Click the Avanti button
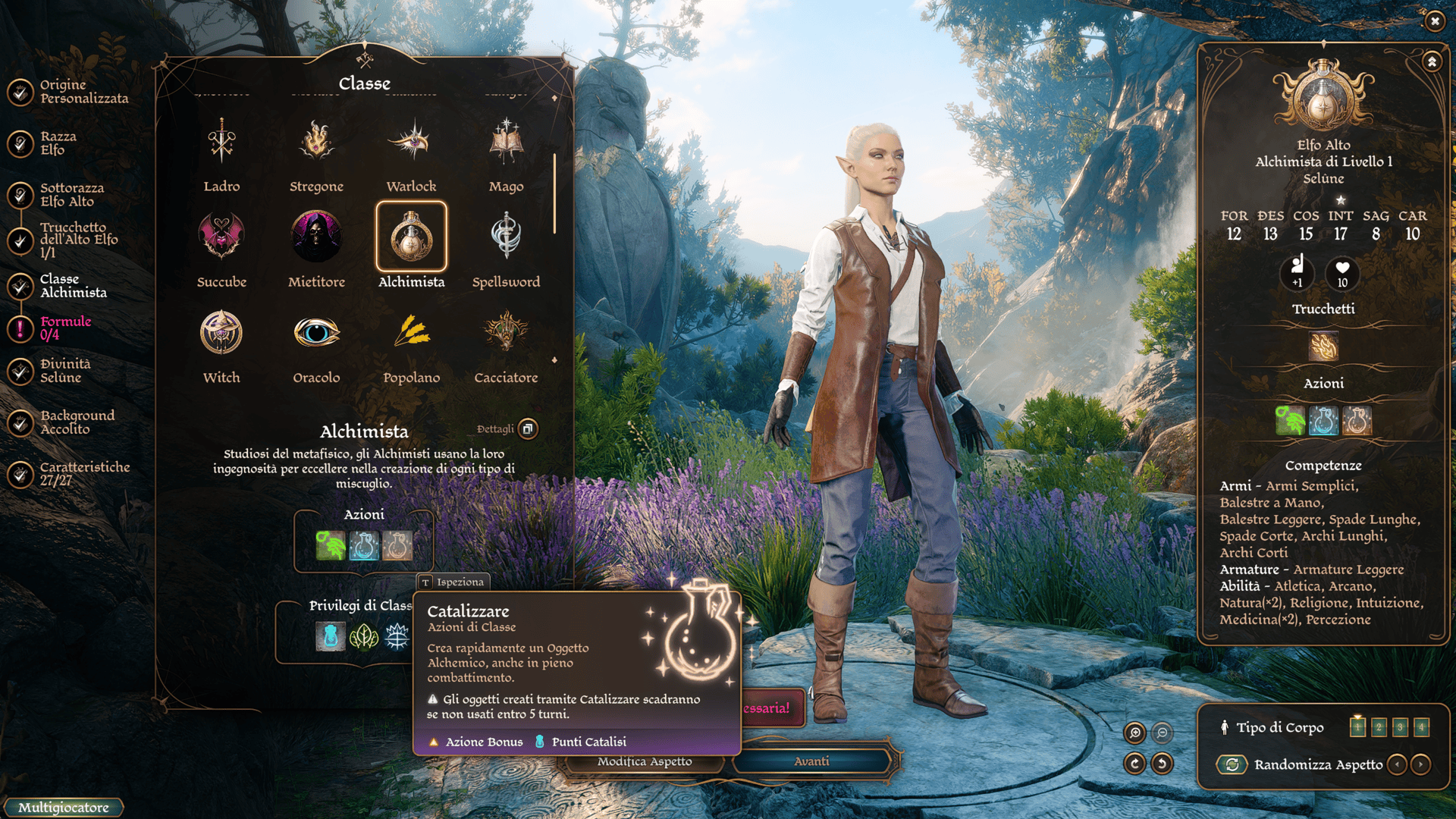Screen dimensions: 1456x819 click(x=811, y=761)
